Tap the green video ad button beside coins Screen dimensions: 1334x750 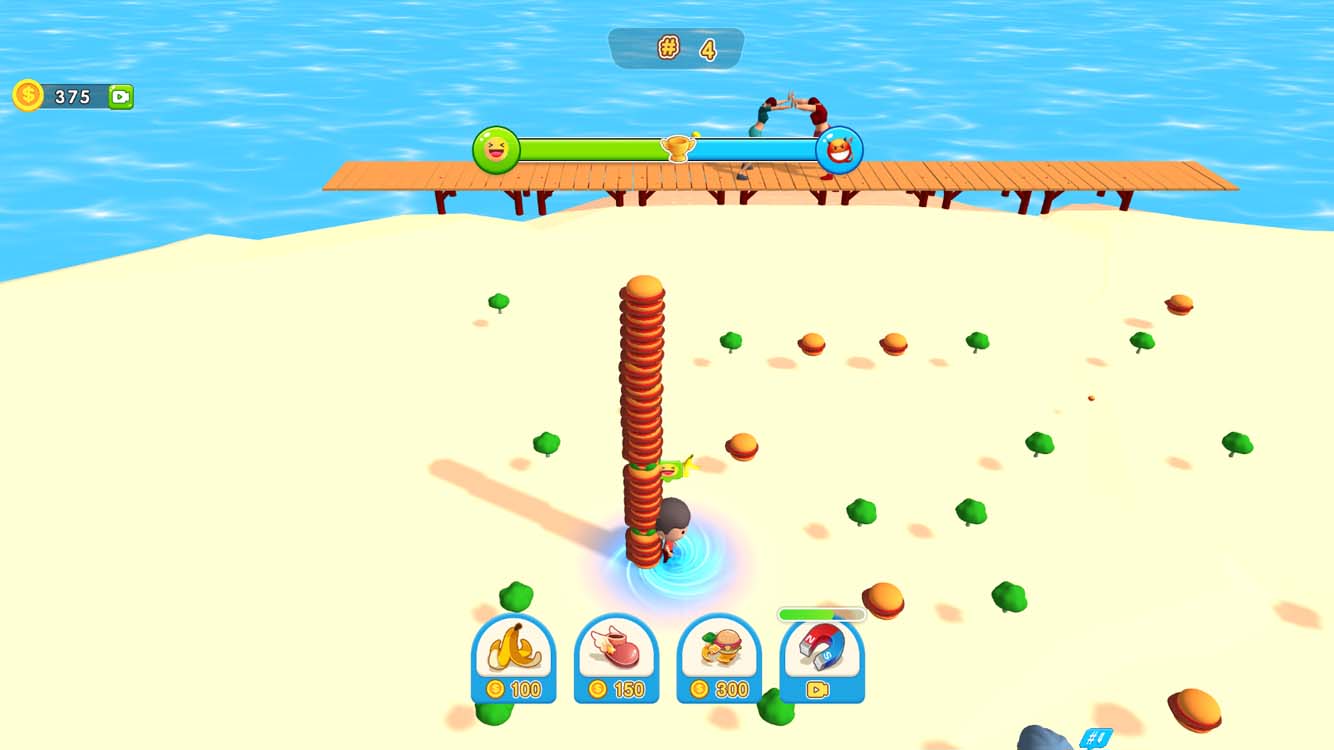pos(122,95)
